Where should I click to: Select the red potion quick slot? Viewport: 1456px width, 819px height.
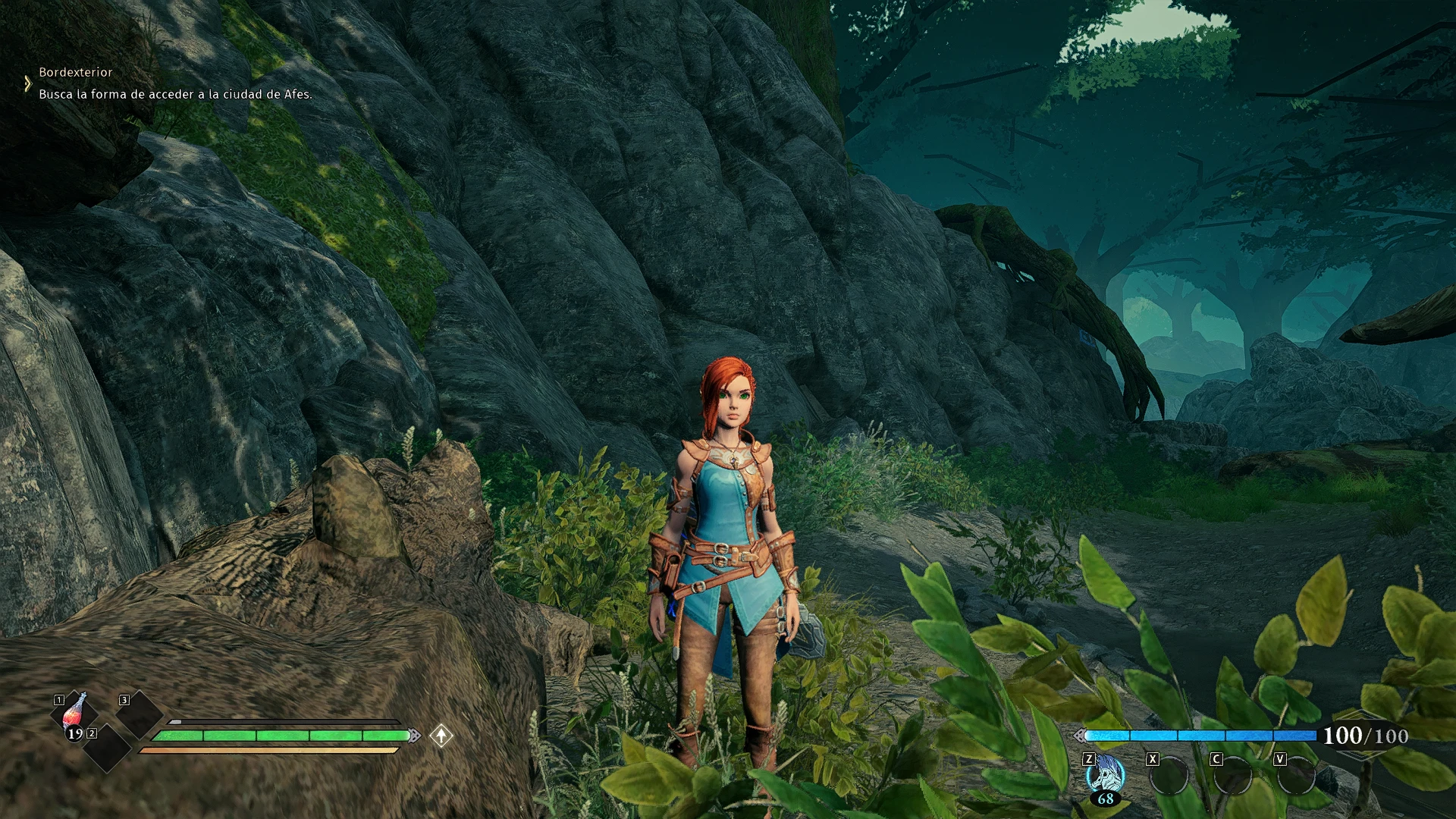tap(75, 714)
